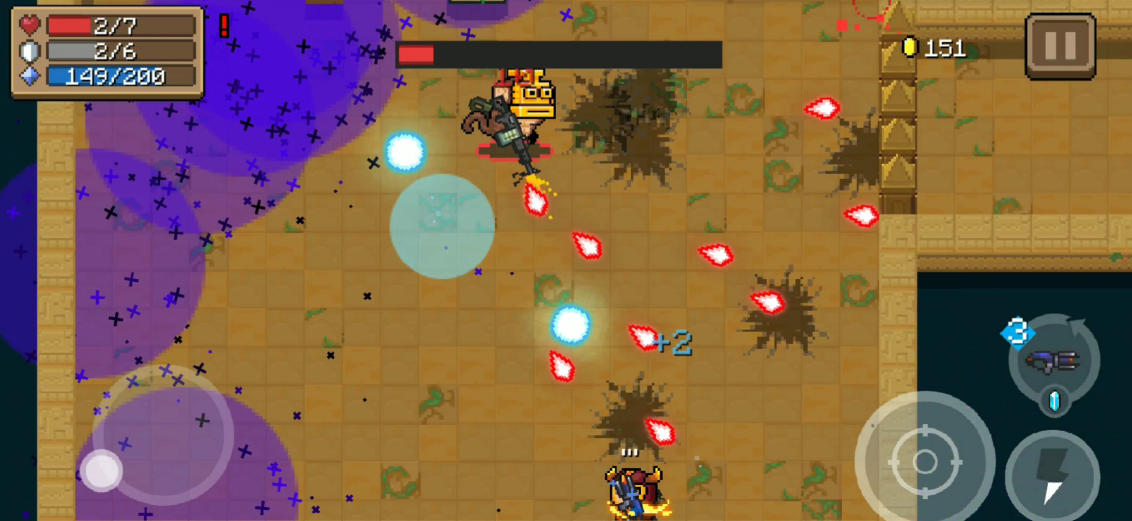Tap the virtual movement joystick
1132x521 pixels.
[101, 470]
